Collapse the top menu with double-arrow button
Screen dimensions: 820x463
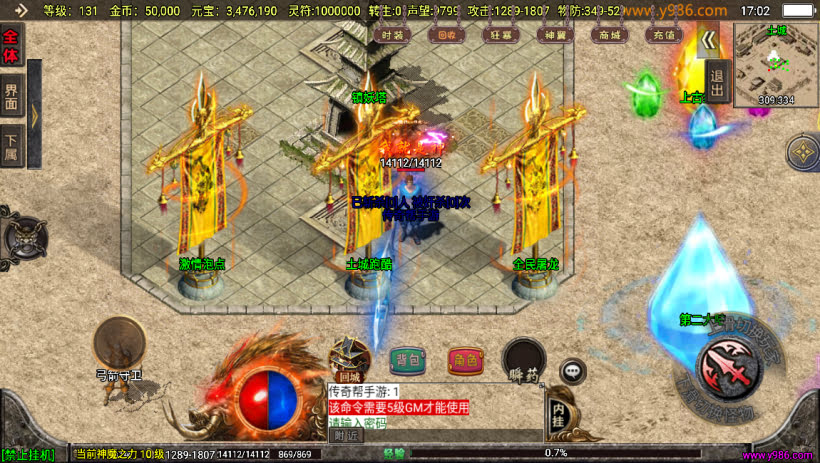click(x=708, y=41)
